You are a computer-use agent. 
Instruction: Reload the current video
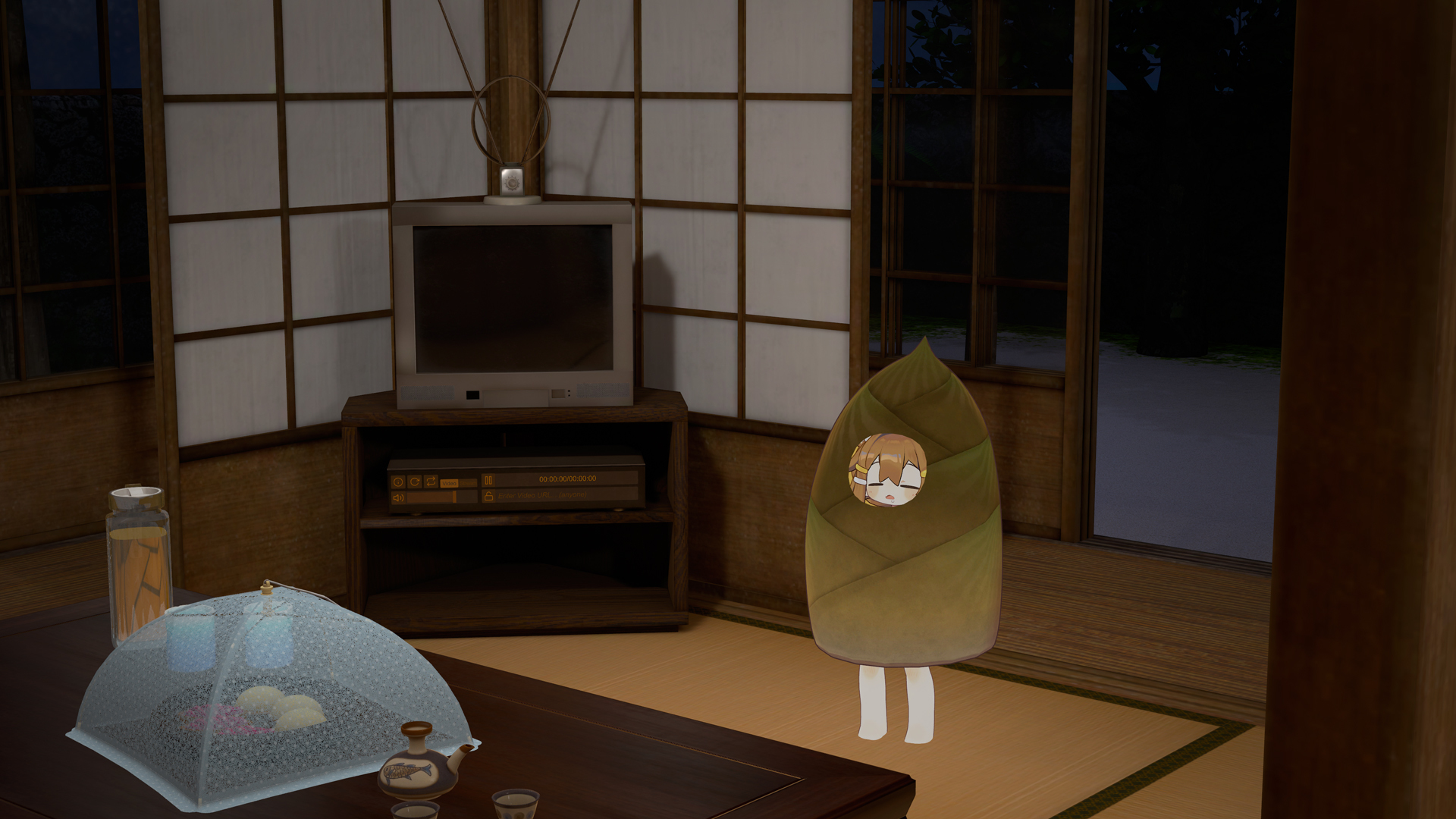[x=415, y=481]
